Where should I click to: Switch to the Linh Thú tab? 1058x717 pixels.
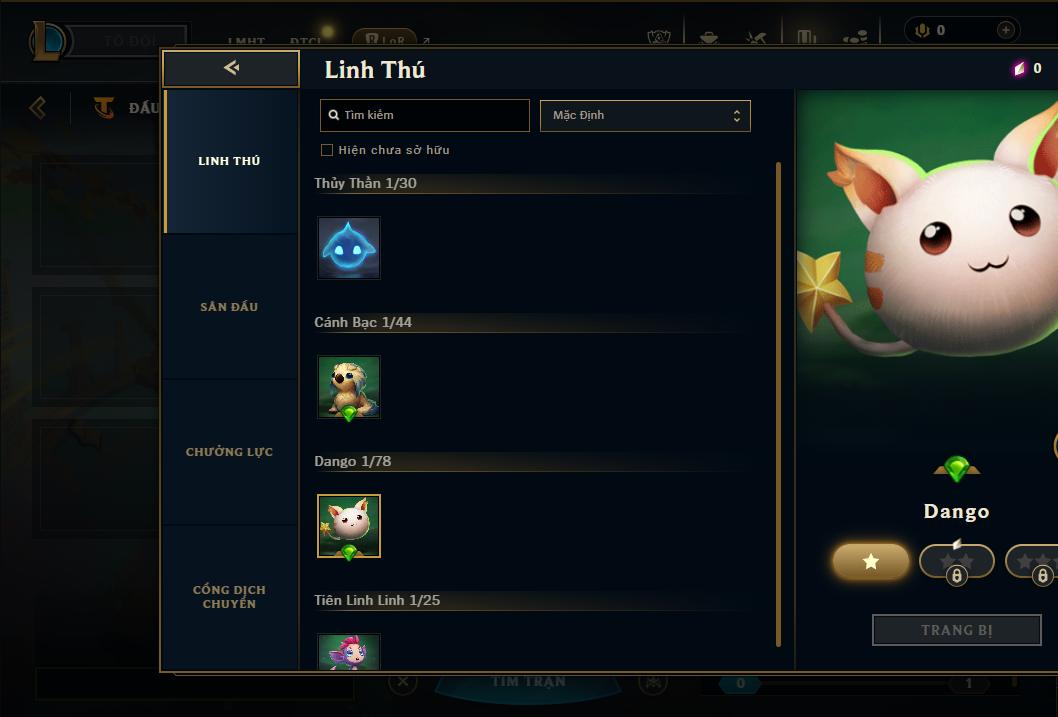pos(230,161)
